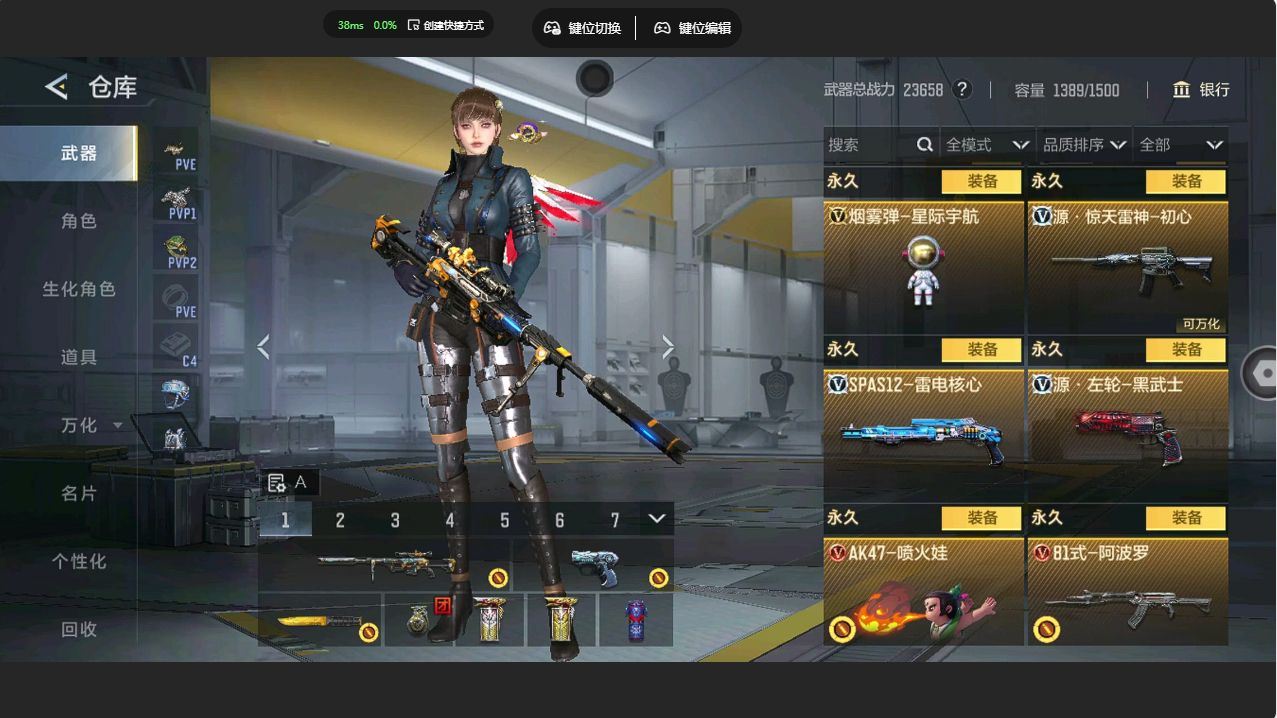1277x718 pixels.
Task: Open the 生化角色 category
Action: [x=79, y=289]
